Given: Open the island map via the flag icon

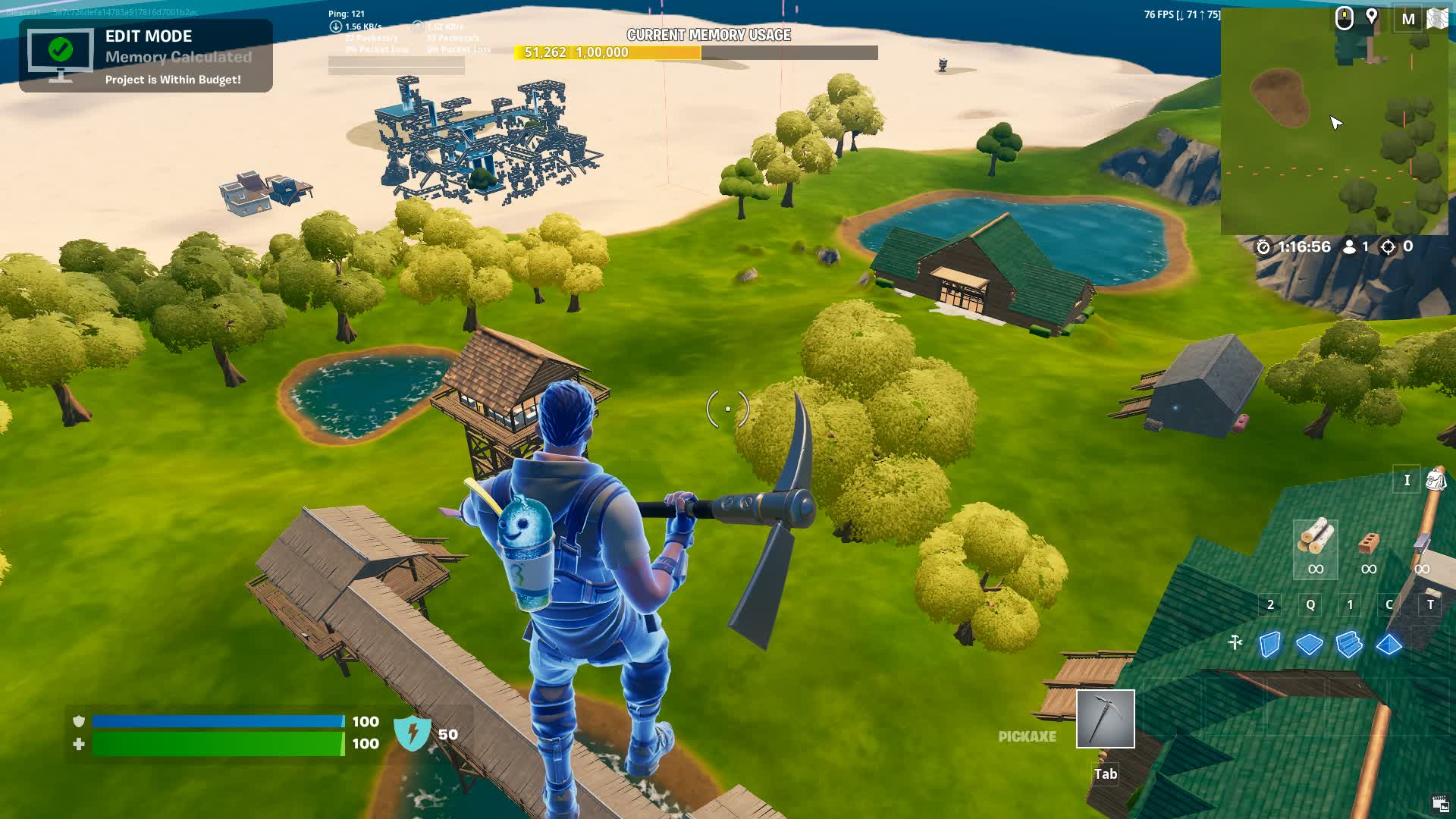Looking at the screenshot, I should 1438,18.
